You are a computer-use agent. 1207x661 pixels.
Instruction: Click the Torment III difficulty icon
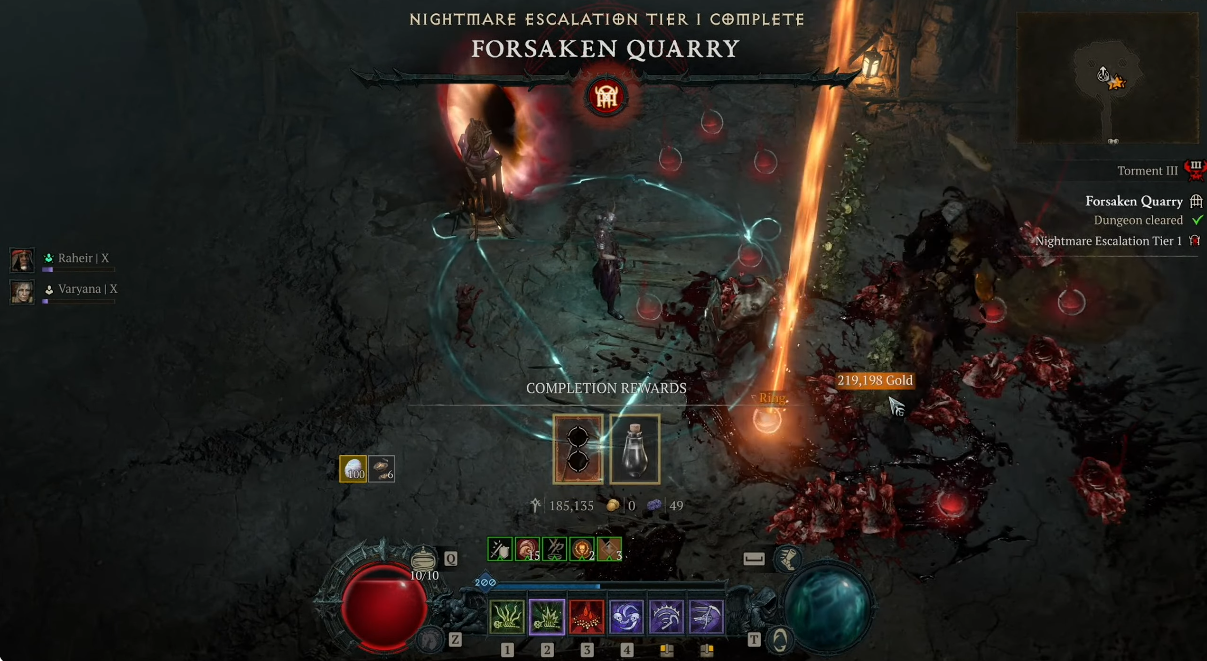click(1194, 168)
